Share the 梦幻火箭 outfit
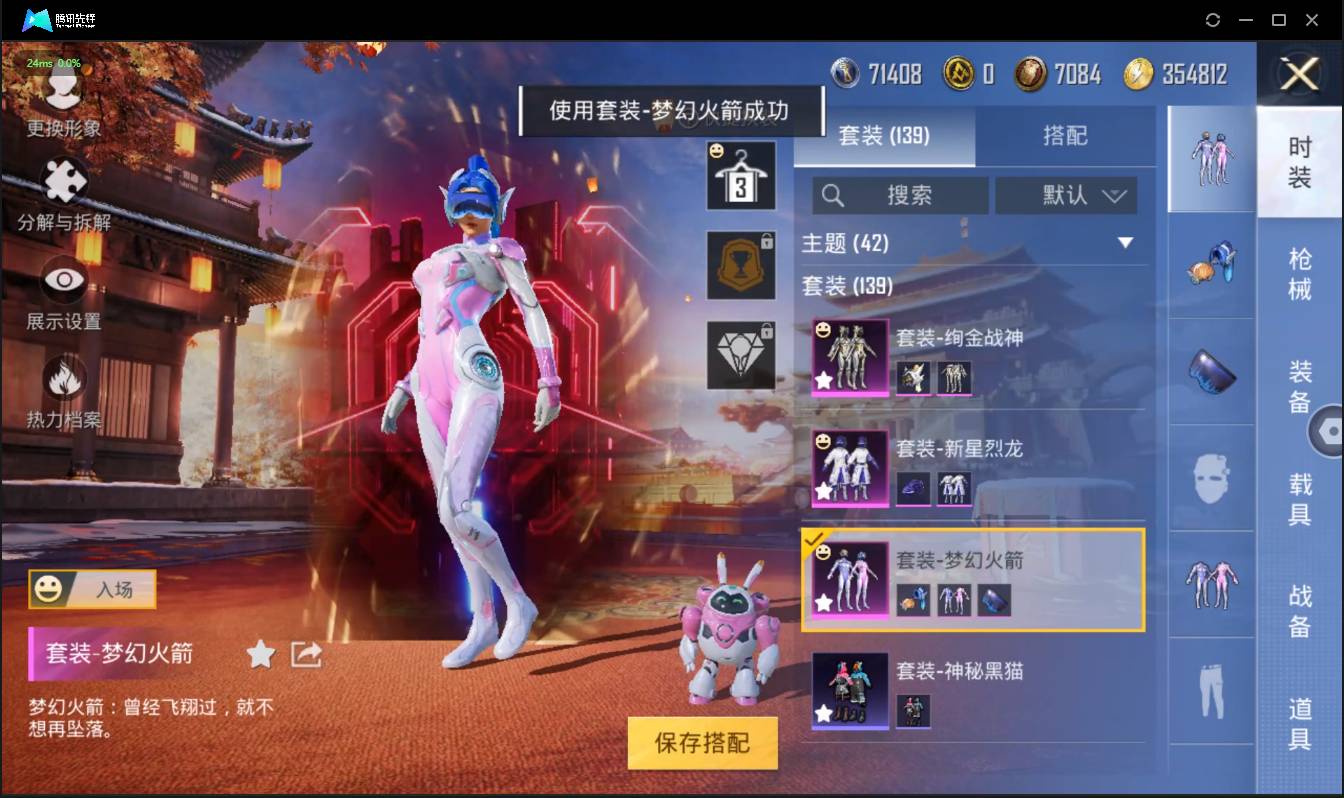Image resolution: width=1344 pixels, height=798 pixels. click(307, 654)
